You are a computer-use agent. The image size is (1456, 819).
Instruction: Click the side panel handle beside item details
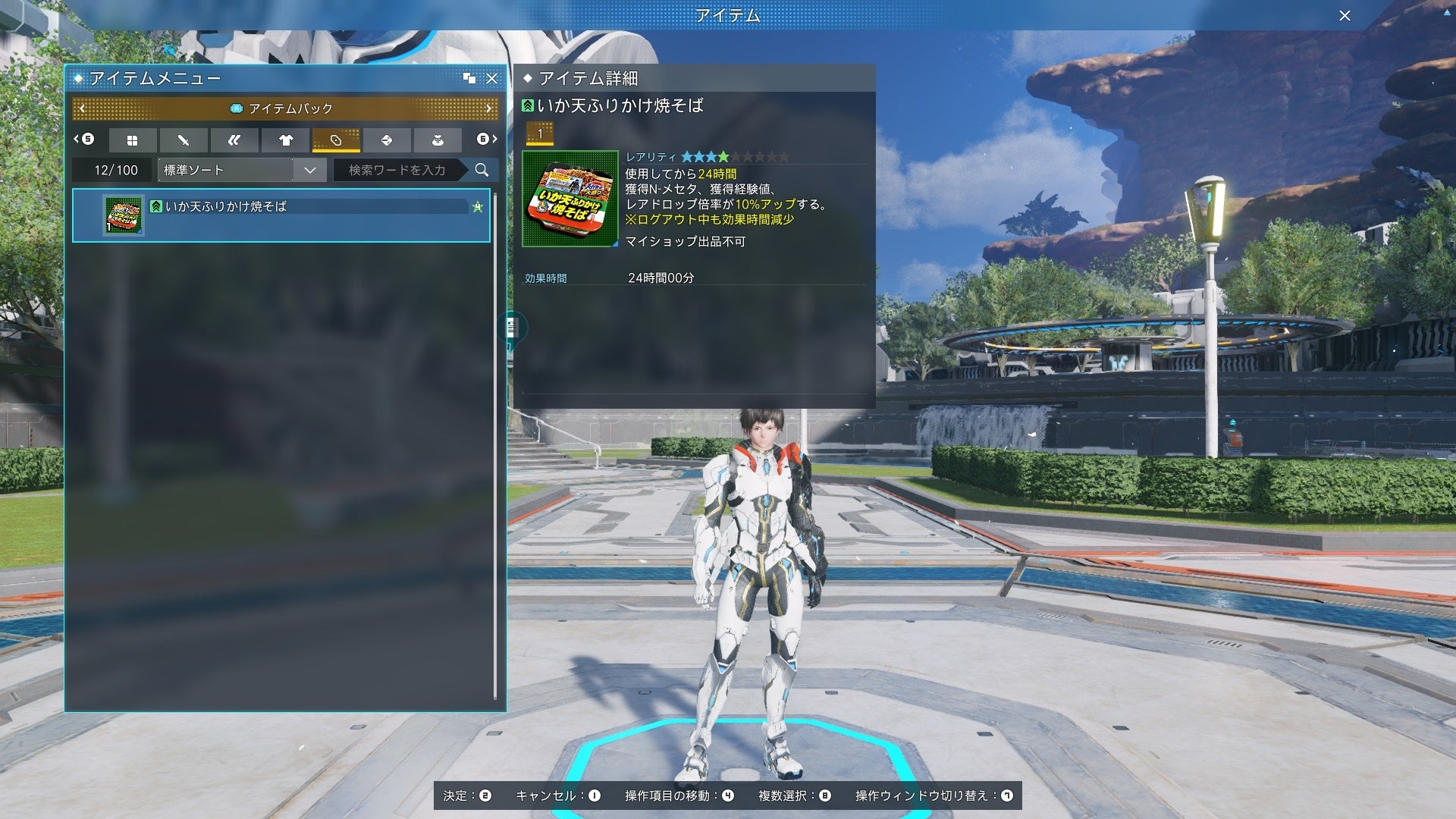[x=512, y=327]
